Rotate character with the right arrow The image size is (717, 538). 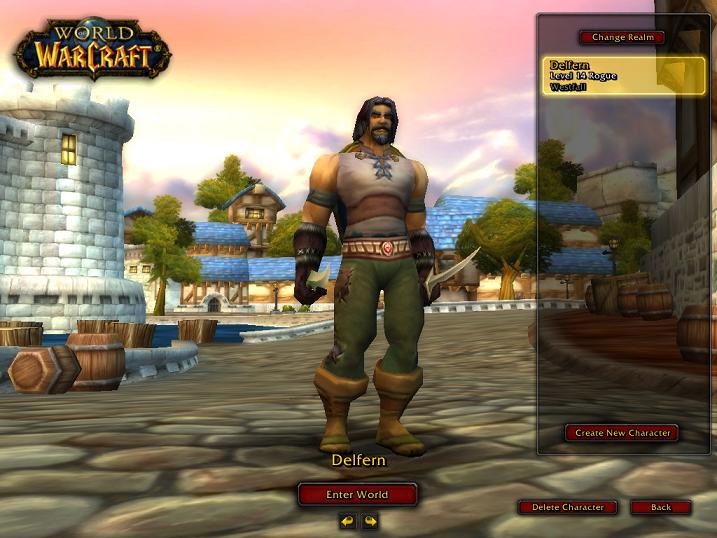tap(370, 521)
